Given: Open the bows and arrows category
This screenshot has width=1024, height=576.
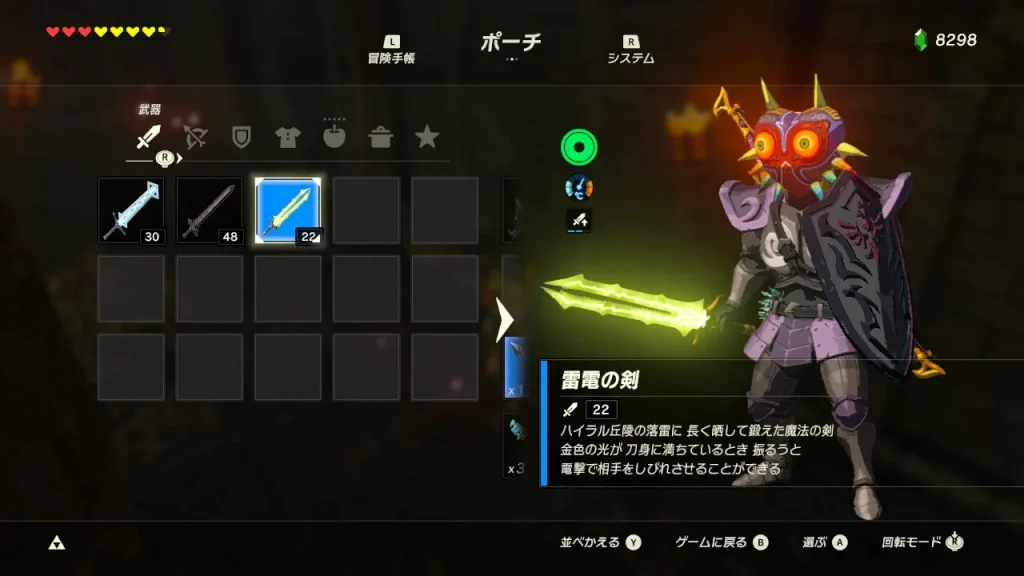Looking at the screenshot, I should [195, 137].
